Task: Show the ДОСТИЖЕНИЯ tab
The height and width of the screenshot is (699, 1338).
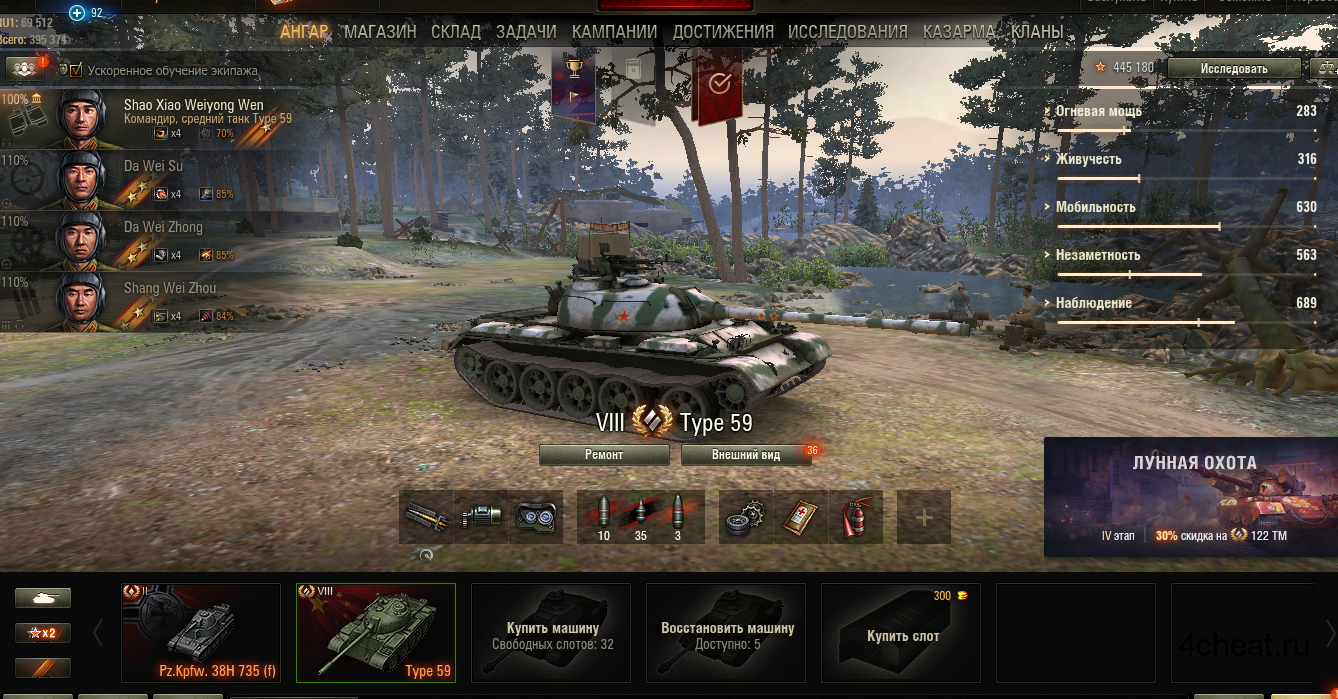Action: pyautogui.click(x=723, y=32)
